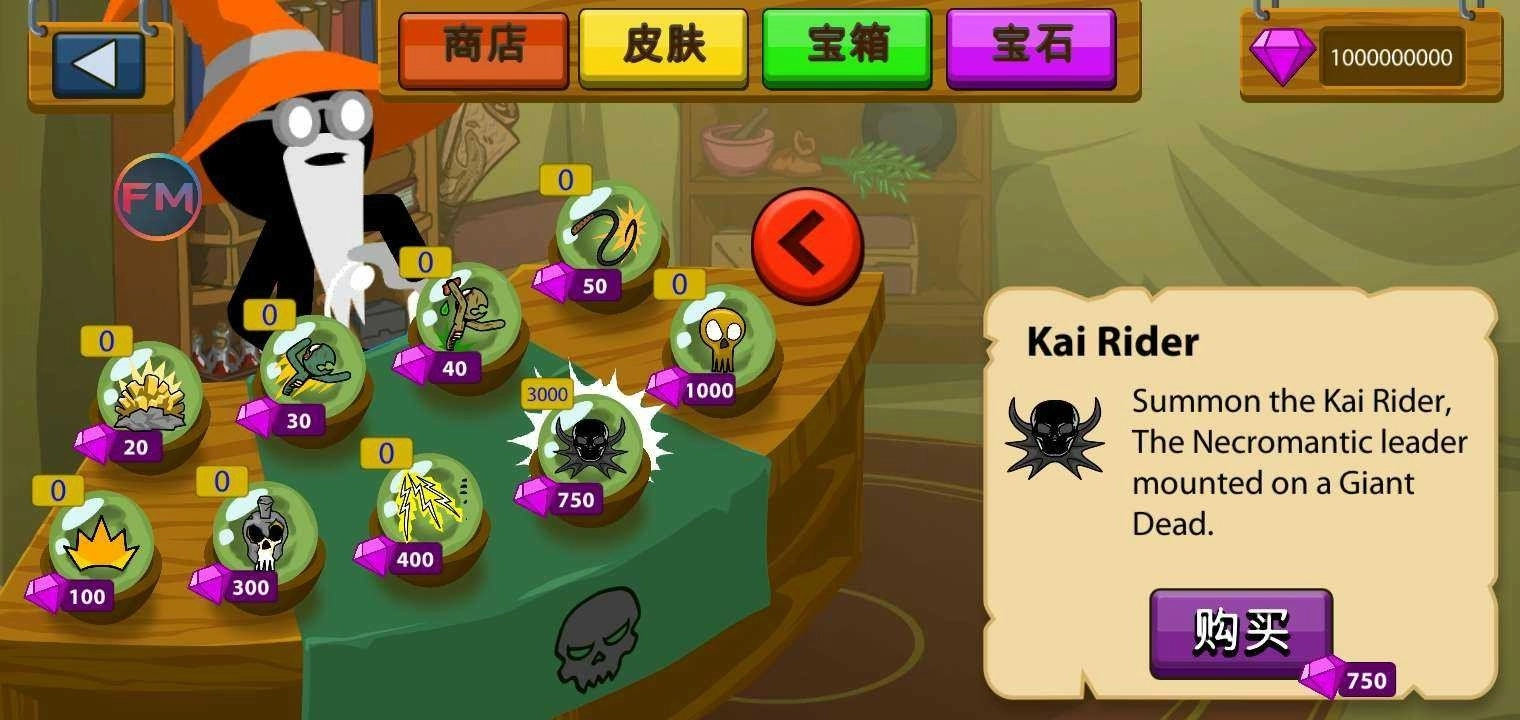Click the 1000000000 gem balance display
This screenshot has width=1520, height=720.
(1390, 57)
